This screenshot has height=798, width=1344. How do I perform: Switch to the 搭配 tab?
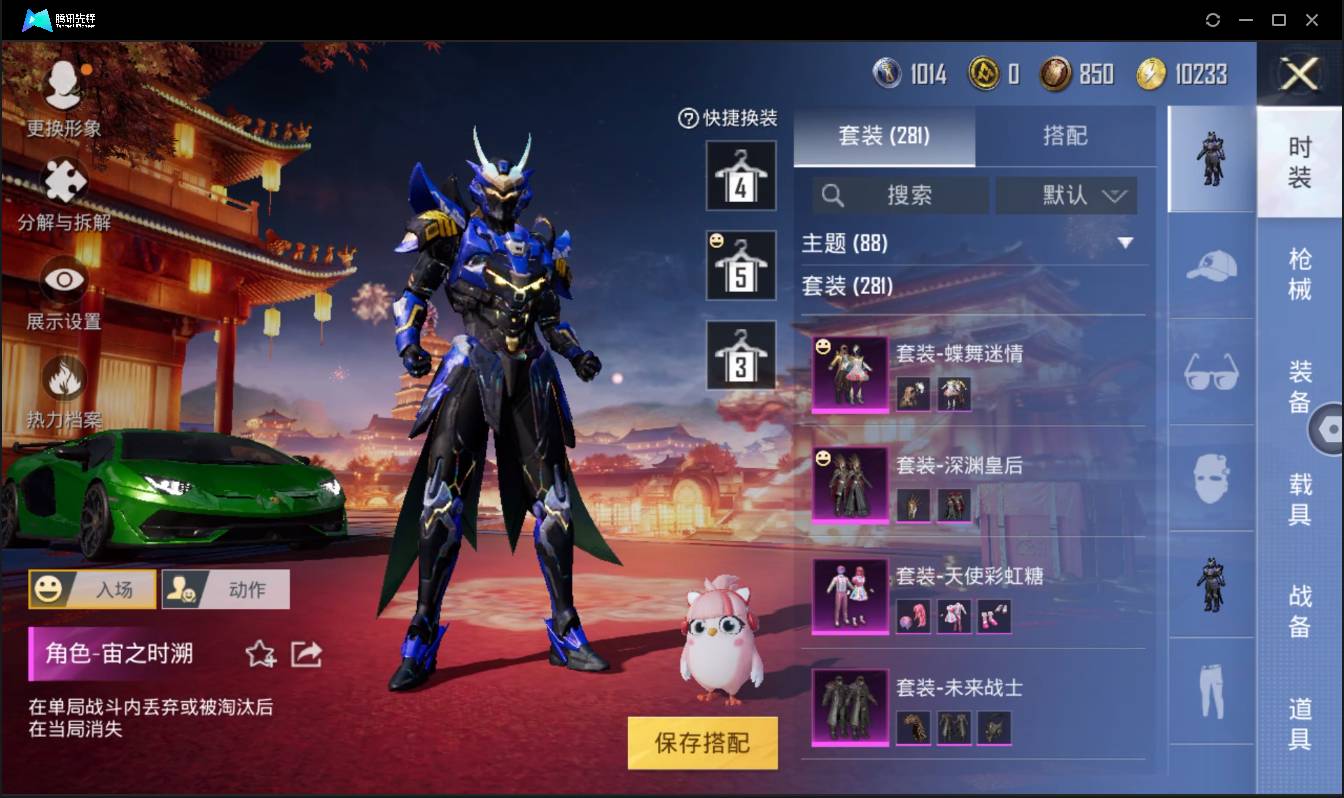tap(1066, 136)
